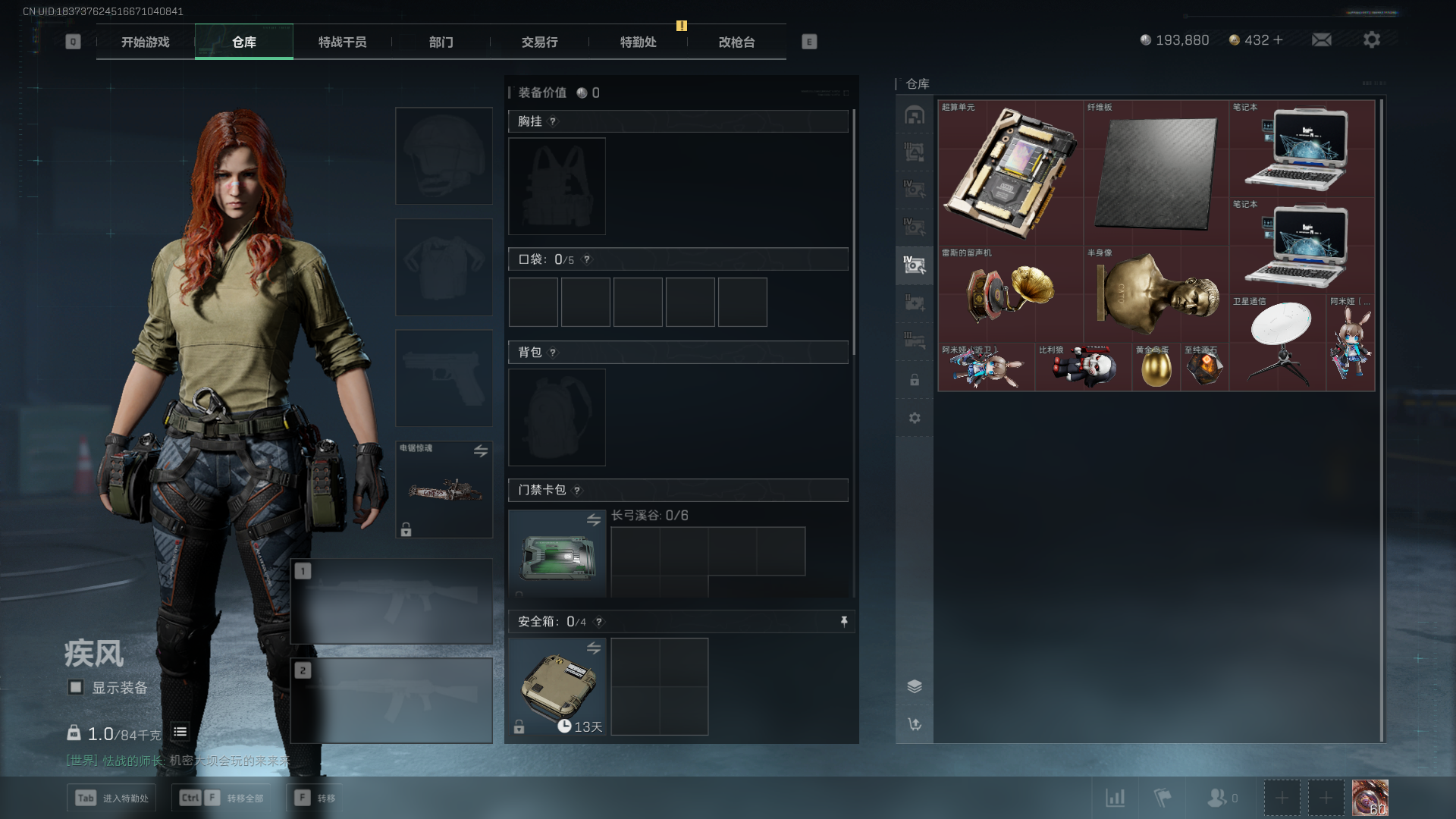Open the 开始游戏 tab
The height and width of the screenshot is (819, 1456).
tap(145, 42)
